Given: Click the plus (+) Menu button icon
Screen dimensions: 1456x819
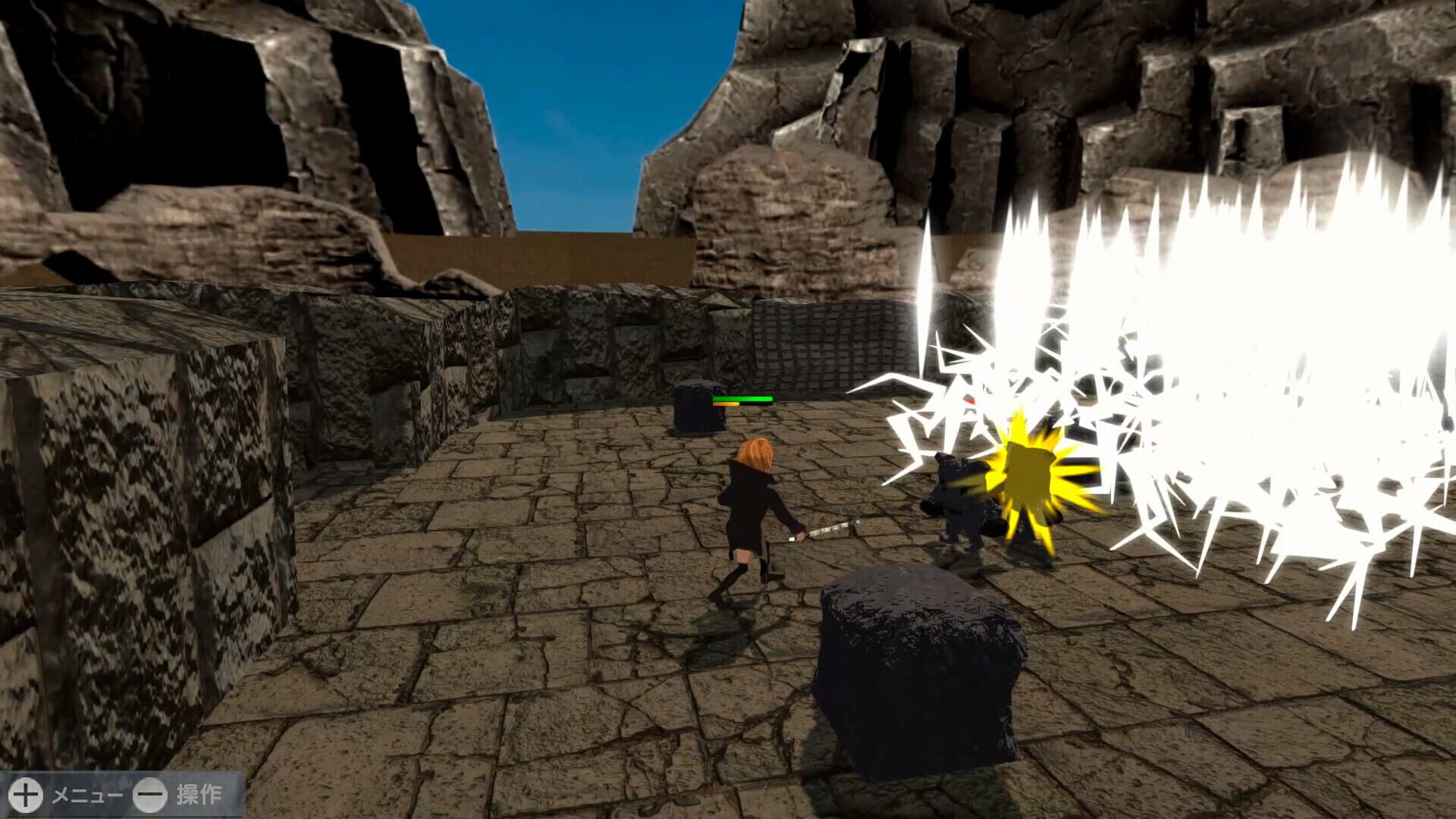Looking at the screenshot, I should click(26, 796).
